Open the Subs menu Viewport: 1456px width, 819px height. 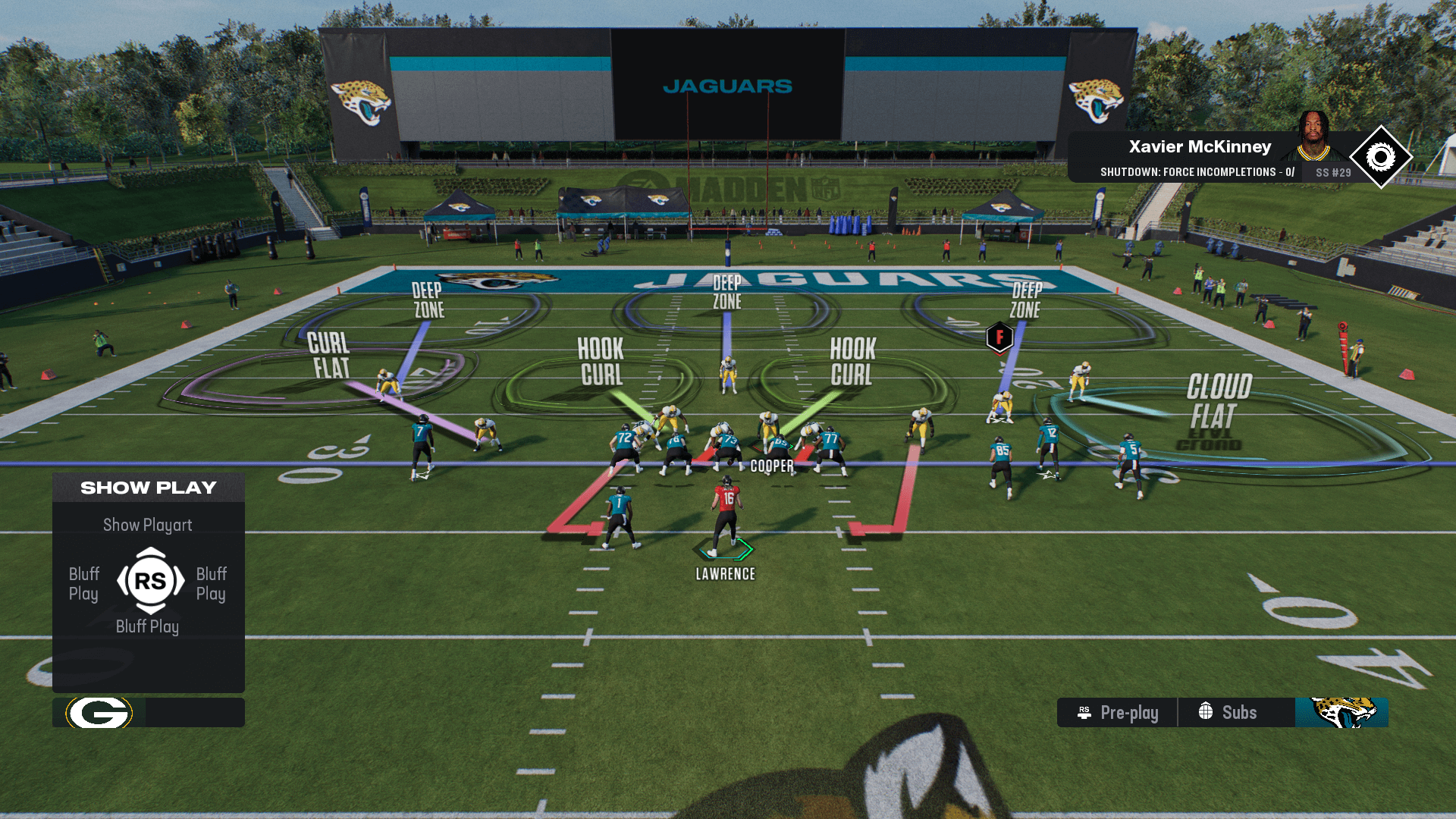(1228, 713)
